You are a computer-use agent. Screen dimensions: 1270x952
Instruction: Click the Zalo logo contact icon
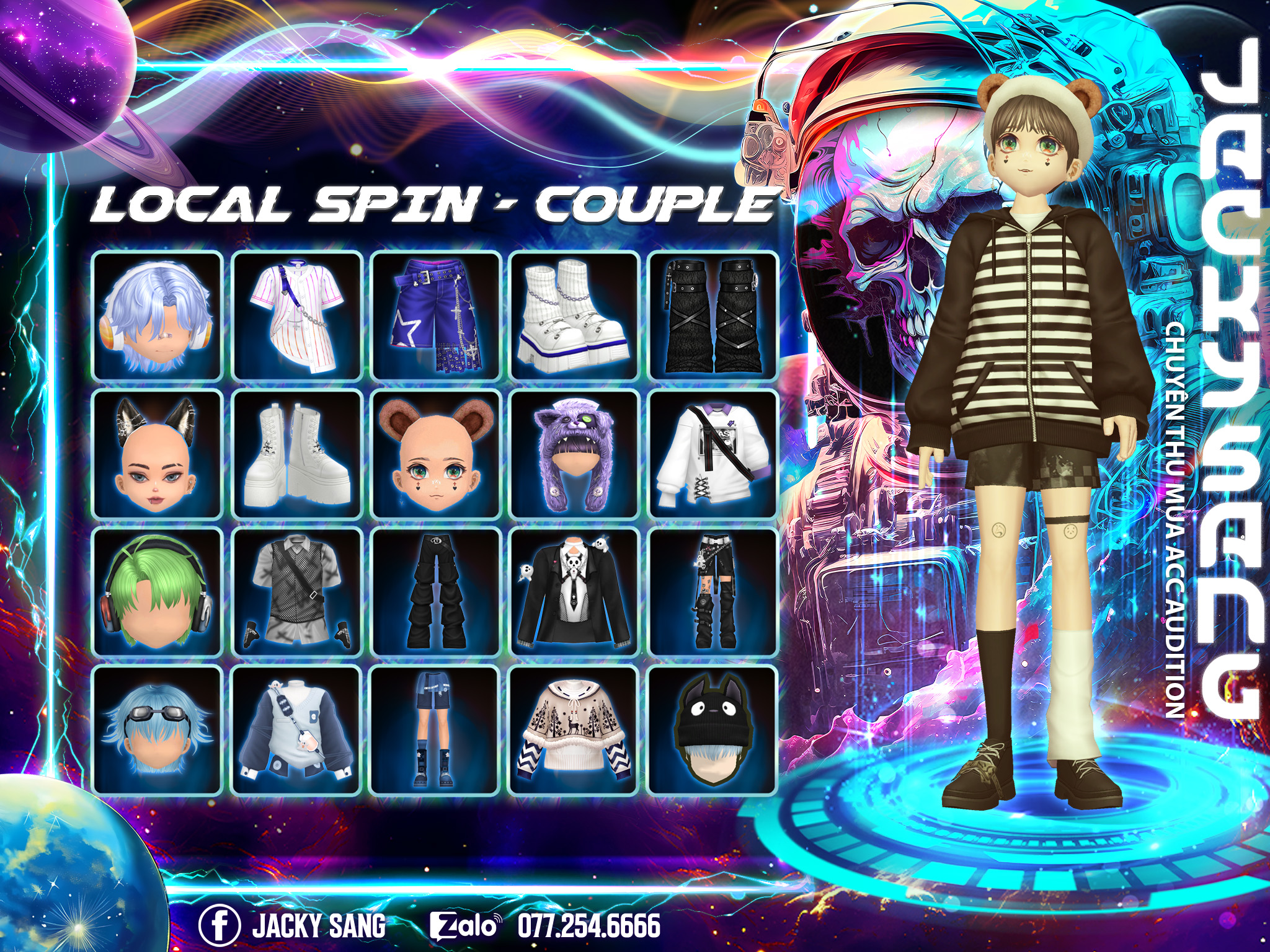[x=465, y=926]
